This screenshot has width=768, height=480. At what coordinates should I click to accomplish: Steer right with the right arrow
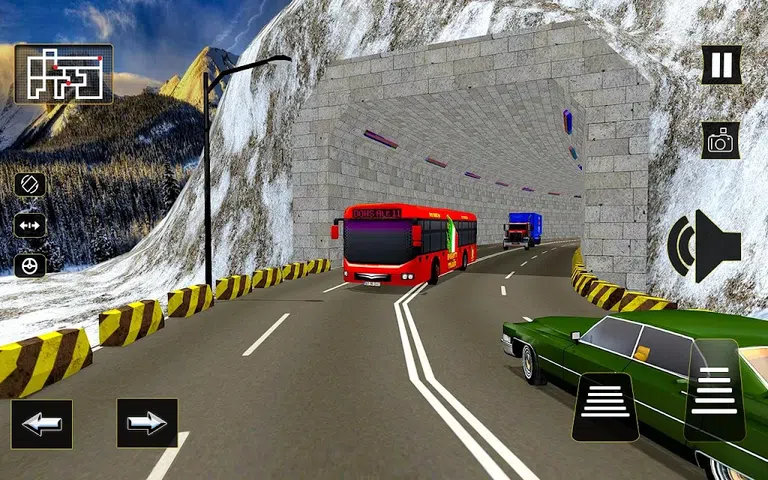pyautogui.click(x=147, y=423)
